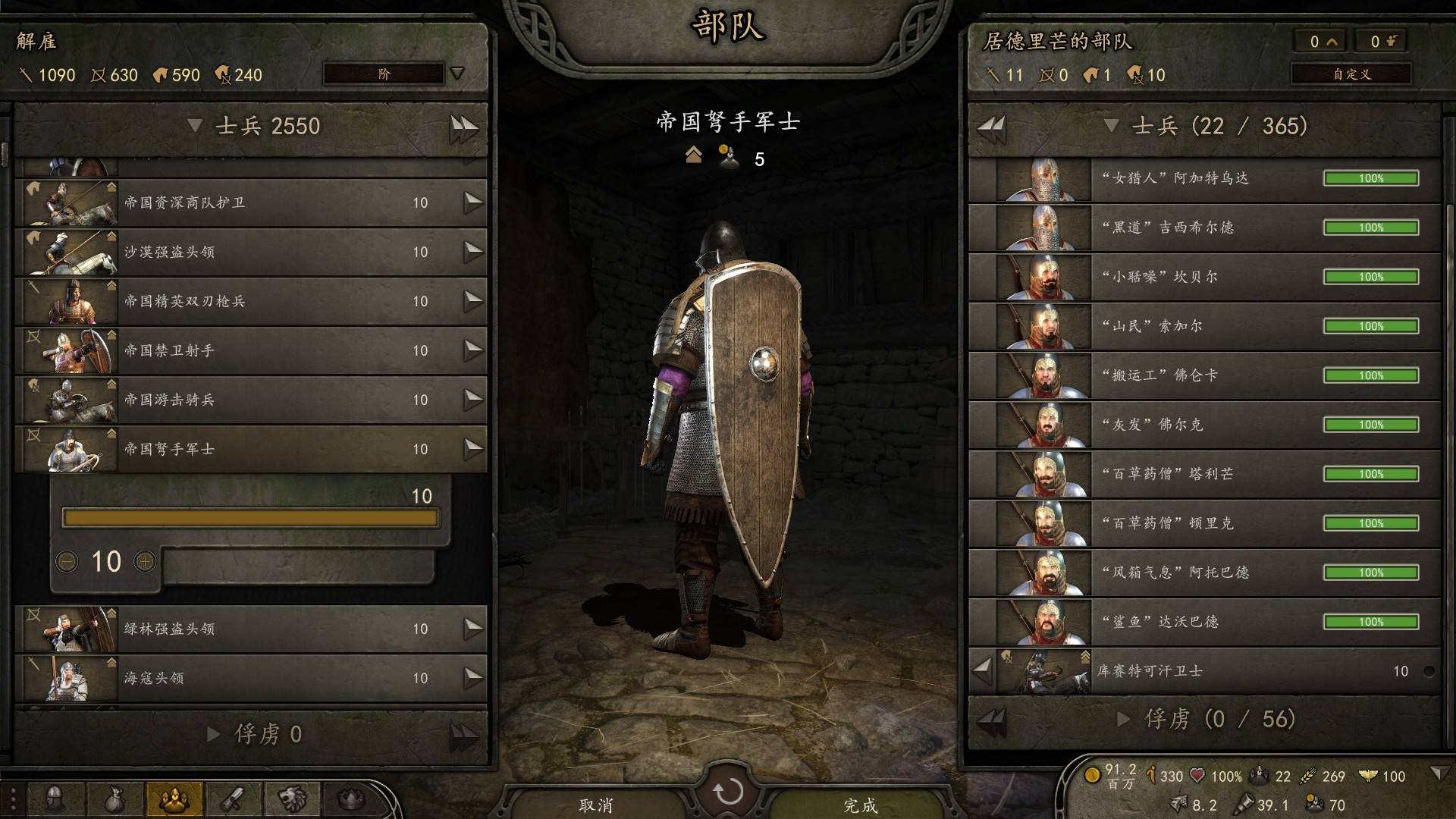Move 帝国游击骑兵 with its arrow button
1456x819 pixels.
[x=473, y=400]
